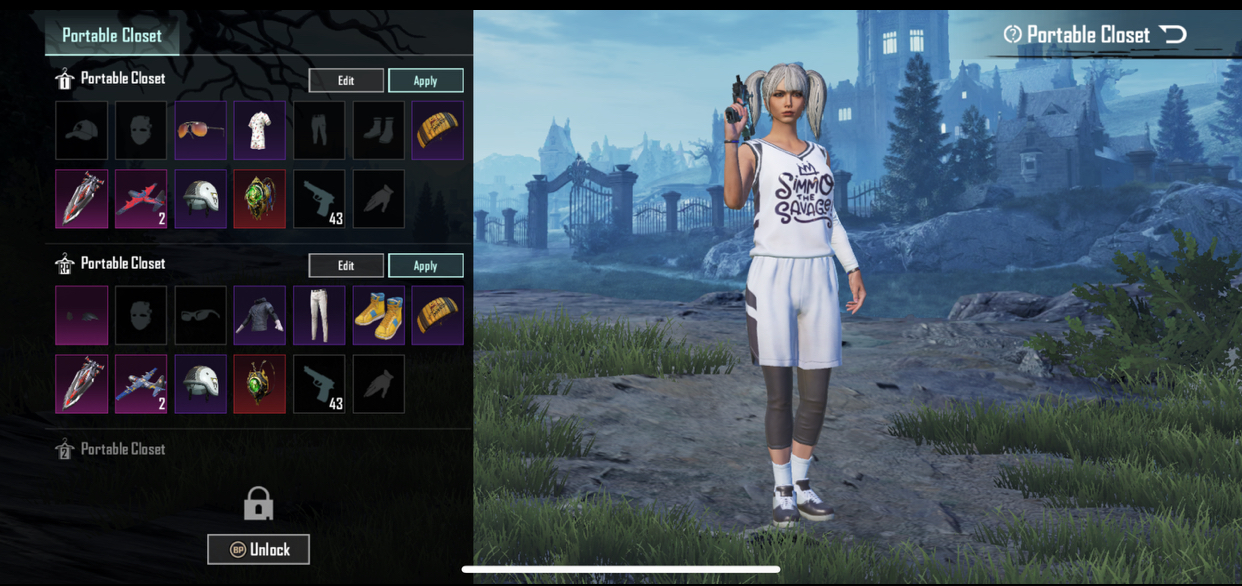The height and width of the screenshot is (586, 1242).
Task: Apply the Portable Closet 2 outfit
Action: 425,265
